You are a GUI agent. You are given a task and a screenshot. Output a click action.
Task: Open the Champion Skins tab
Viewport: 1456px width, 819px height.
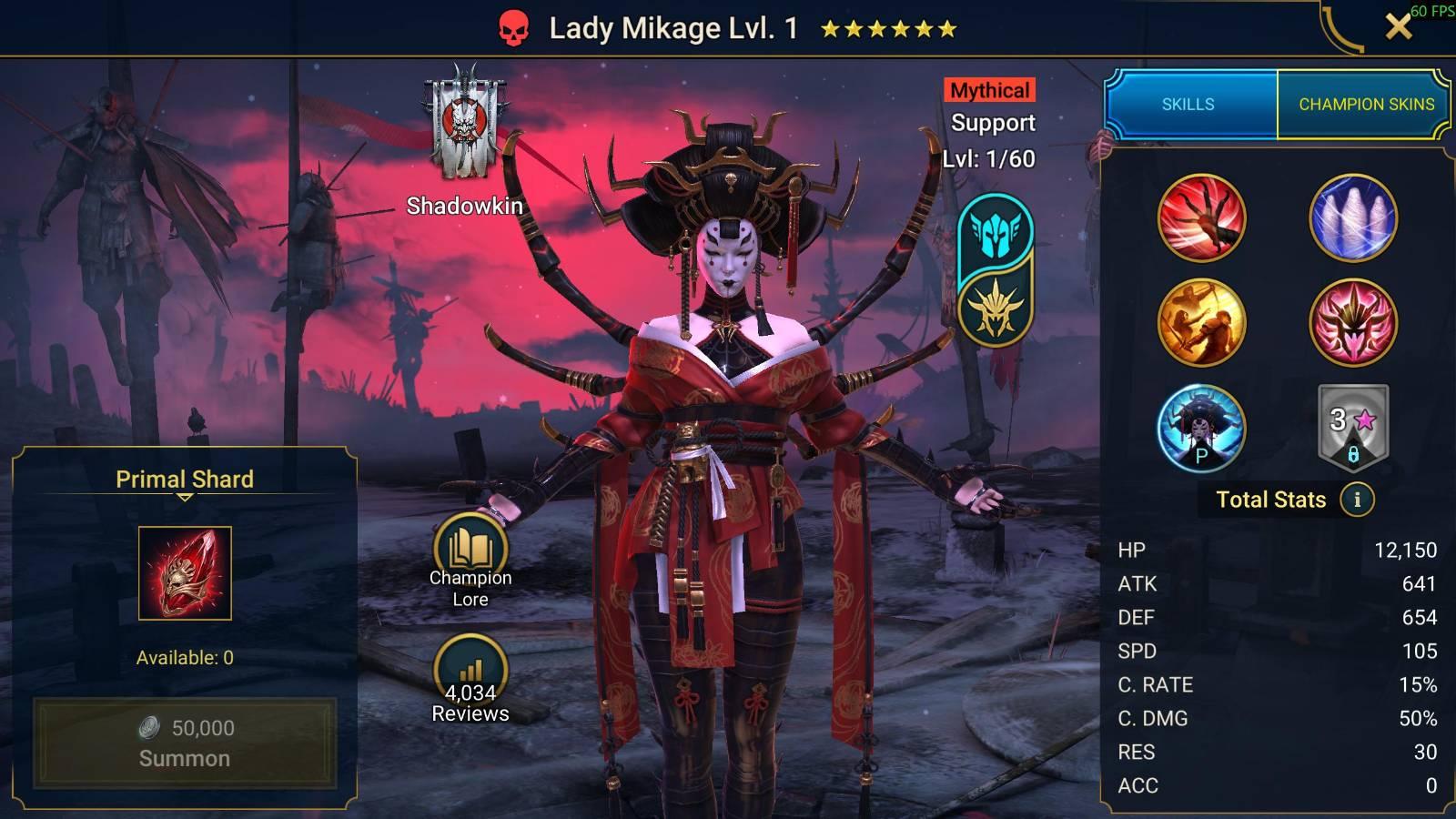tap(1365, 105)
